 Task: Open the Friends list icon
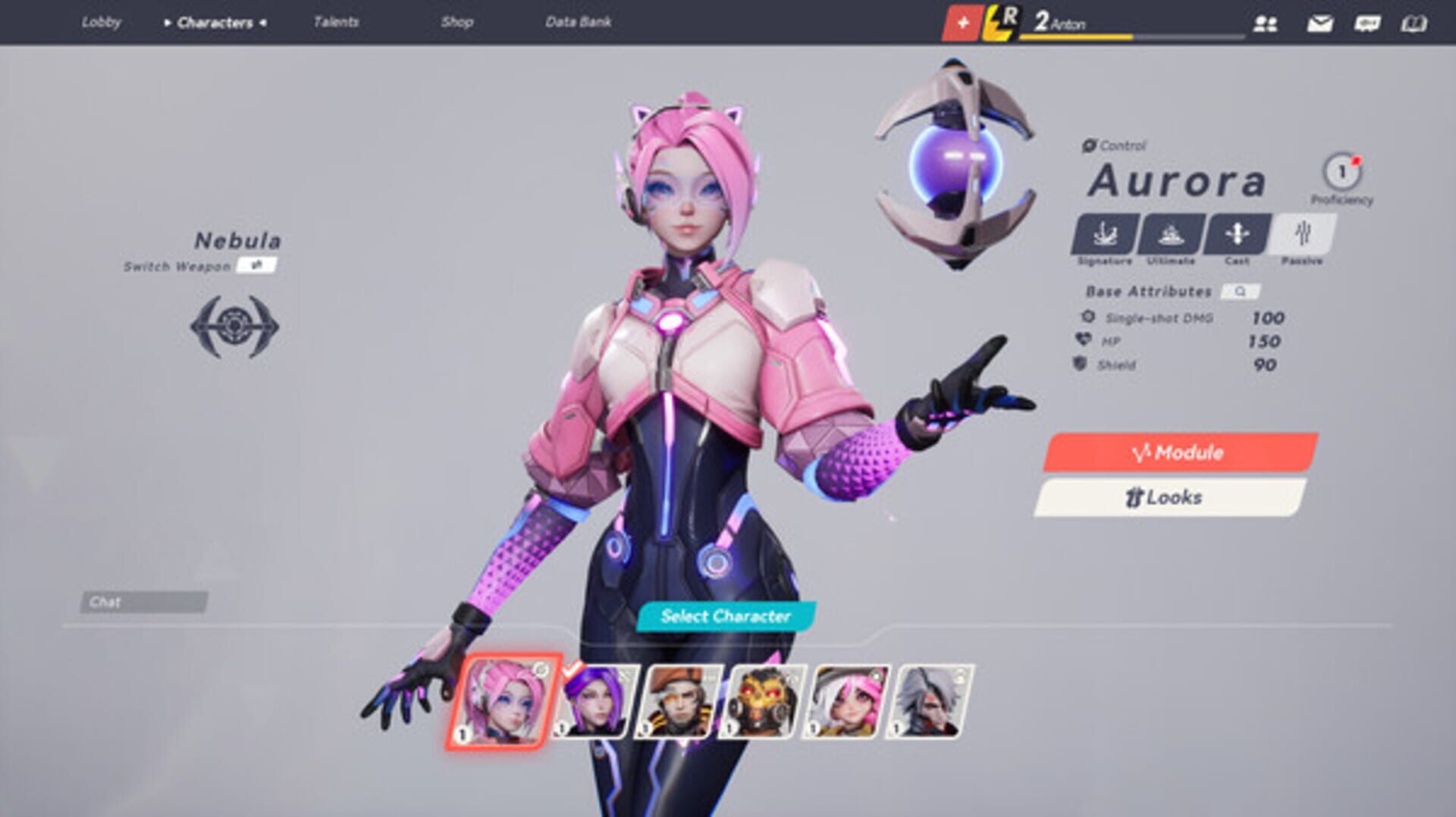coord(1265,23)
